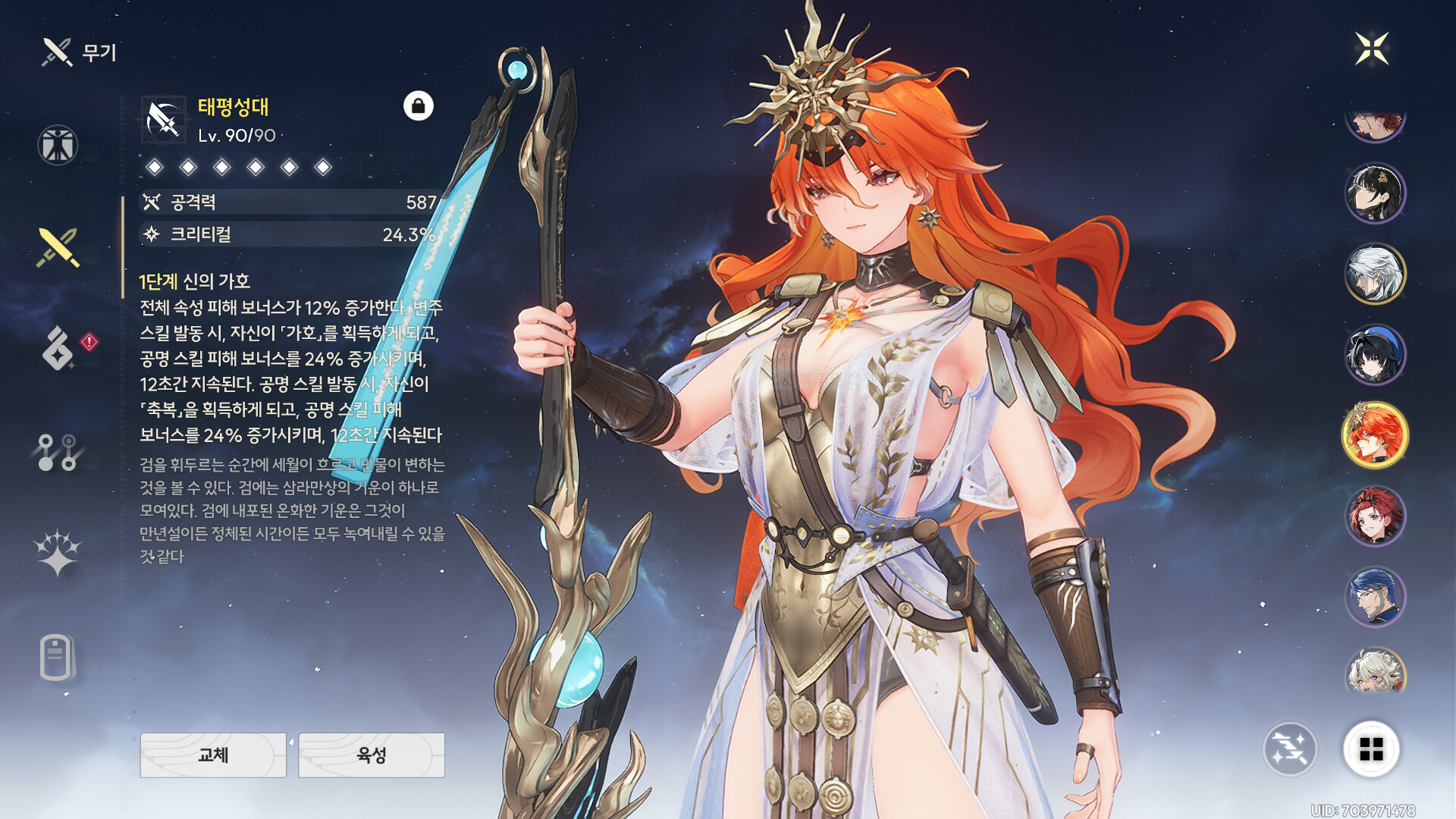Open the character profile document tab

pos(56,657)
